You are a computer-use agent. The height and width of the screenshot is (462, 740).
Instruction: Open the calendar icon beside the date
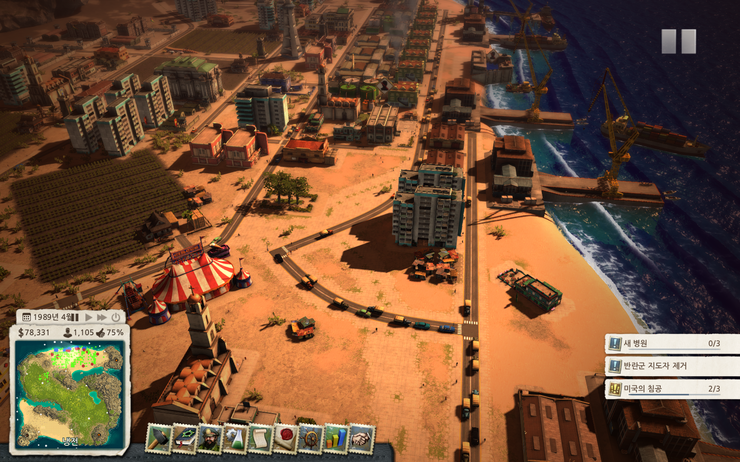pos(27,317)
